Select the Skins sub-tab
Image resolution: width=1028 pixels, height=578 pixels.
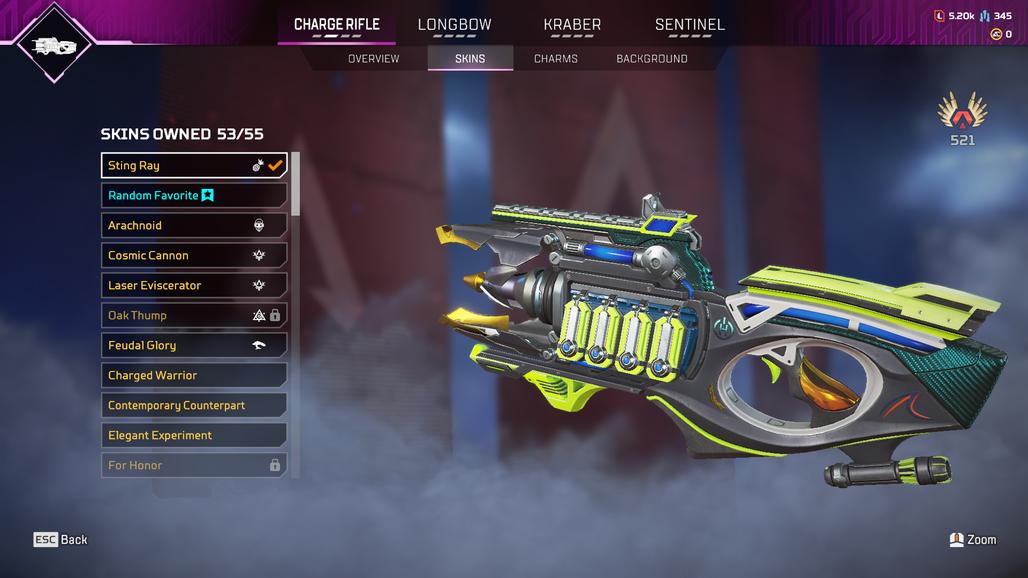pyautogui.click(x=470, y=59)
